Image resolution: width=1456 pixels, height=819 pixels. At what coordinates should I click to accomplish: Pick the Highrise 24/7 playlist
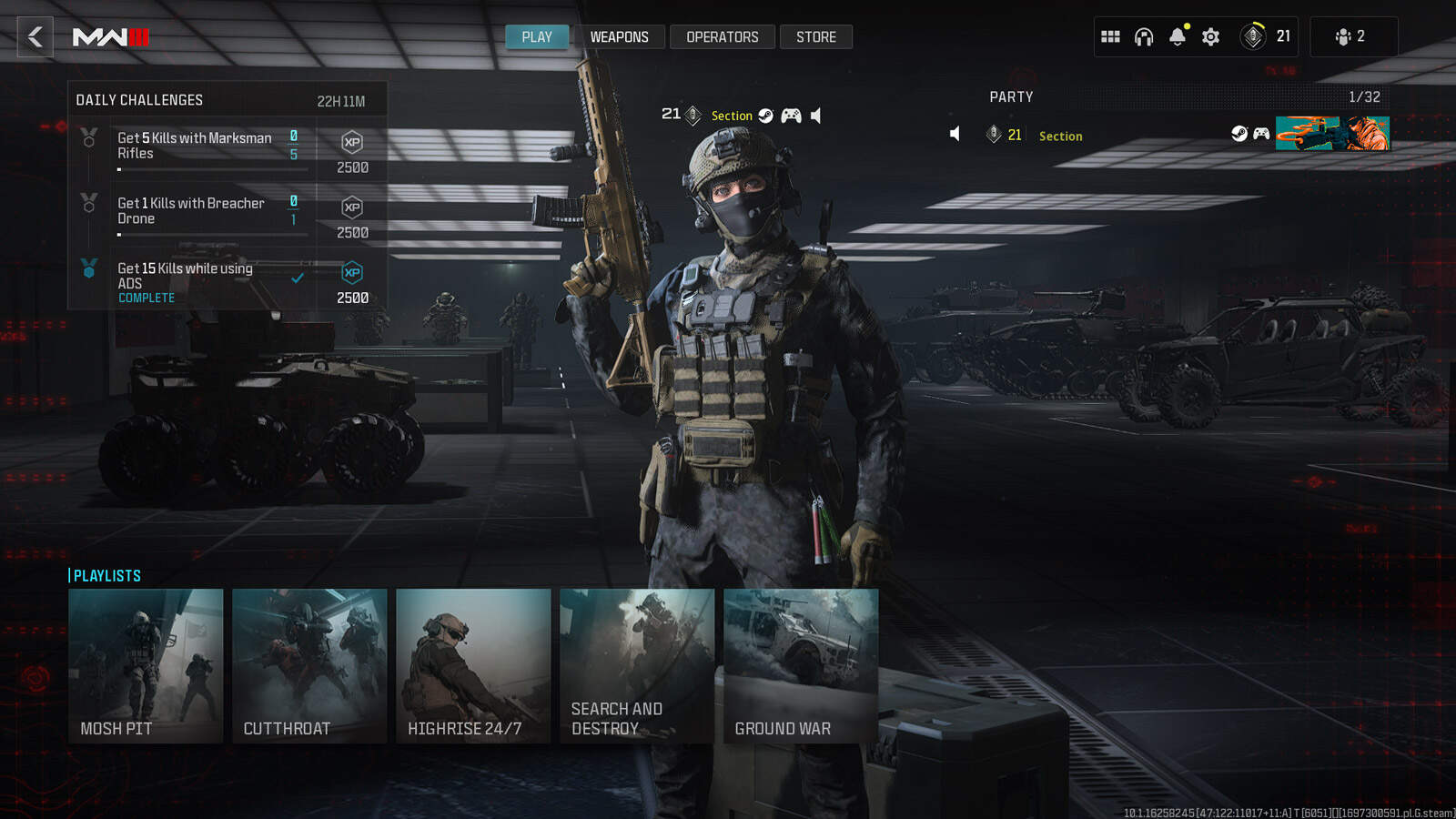[x=473, y=665]
